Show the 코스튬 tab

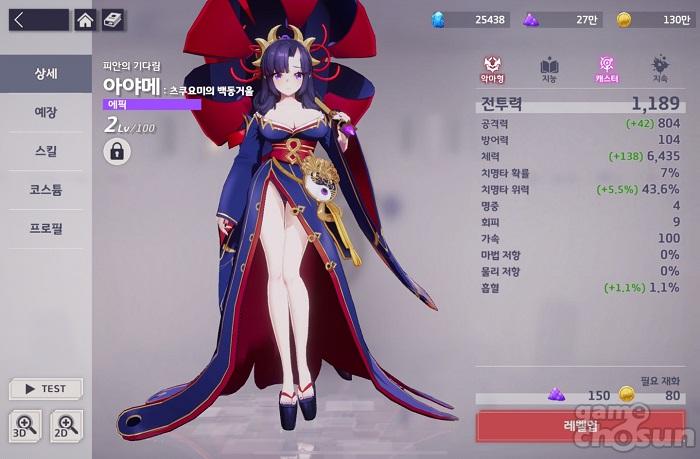click(44, 190)
